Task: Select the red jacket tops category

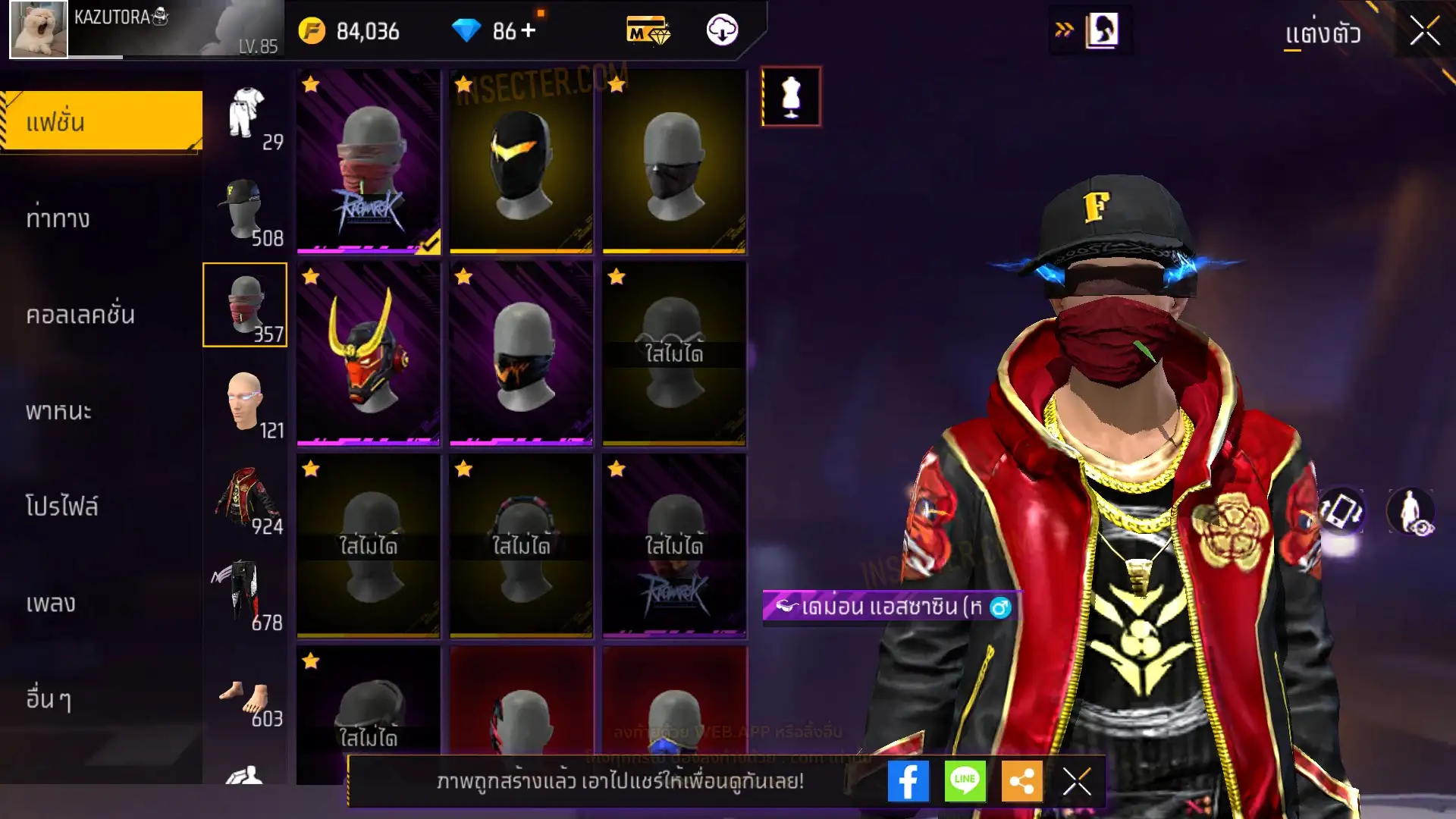Action: (245, 498)
